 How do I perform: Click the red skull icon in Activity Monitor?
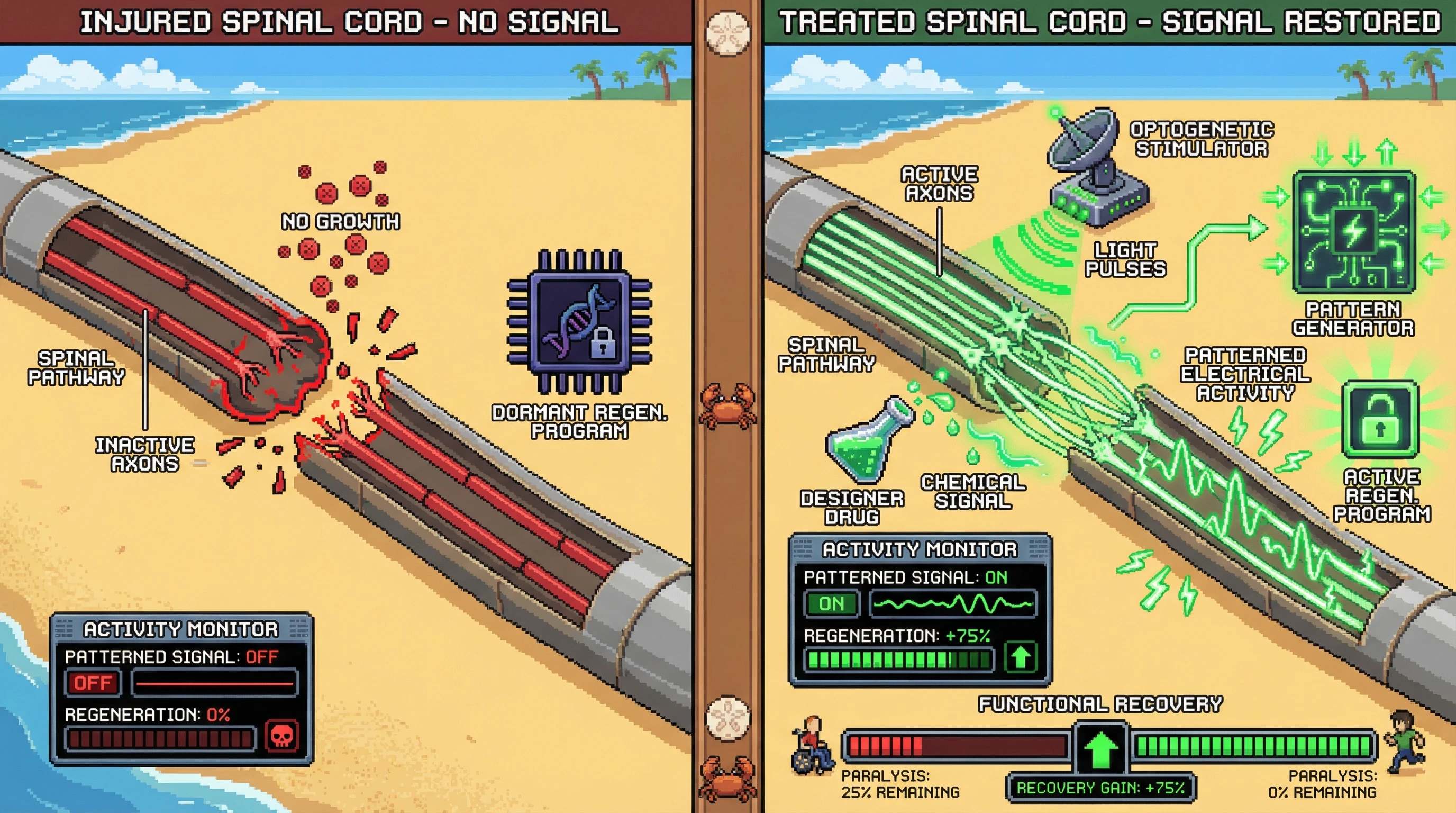click(281, 736)
